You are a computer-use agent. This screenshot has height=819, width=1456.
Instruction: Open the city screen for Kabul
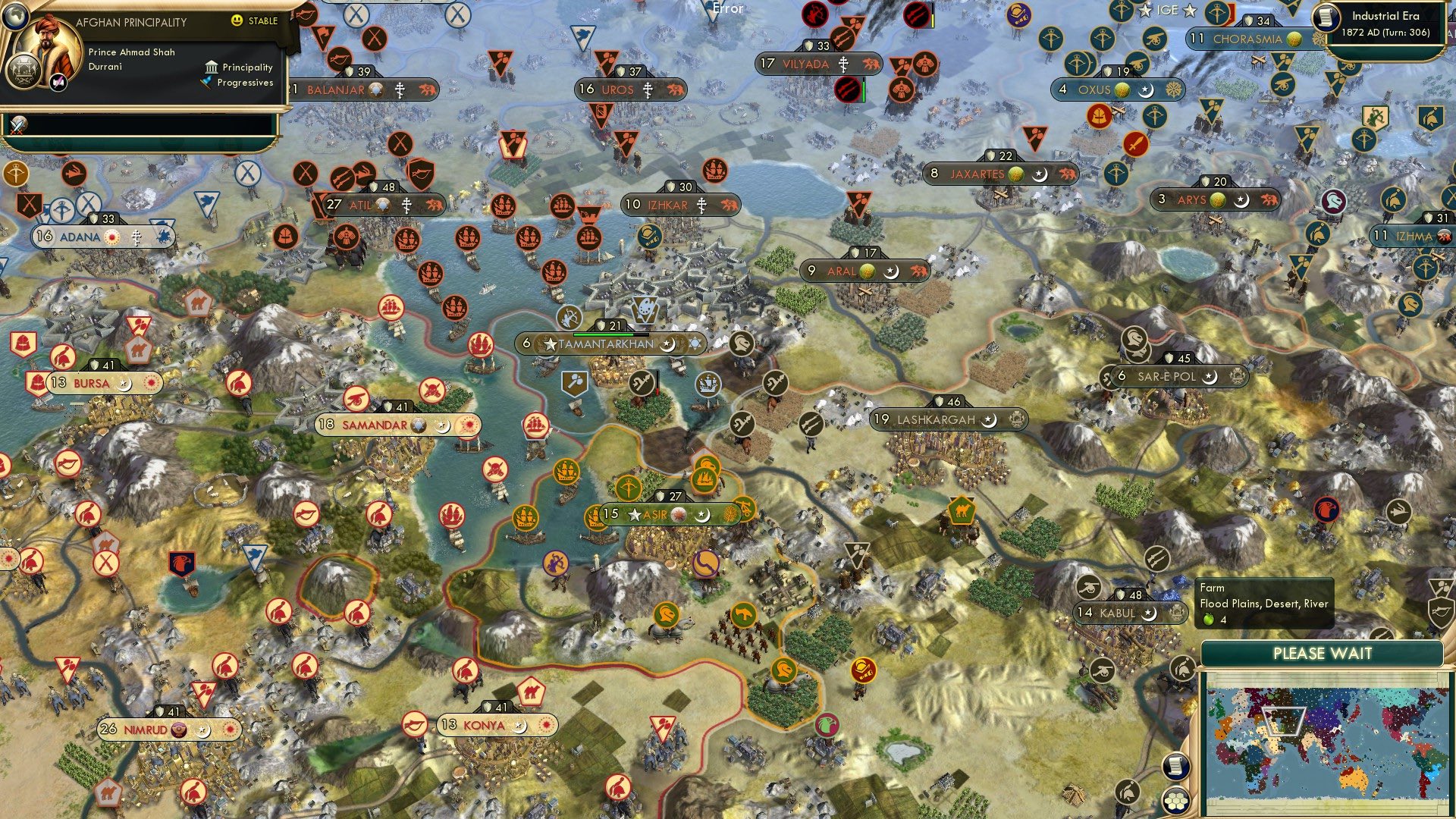pyautogui.click(x=1116, y=613)
